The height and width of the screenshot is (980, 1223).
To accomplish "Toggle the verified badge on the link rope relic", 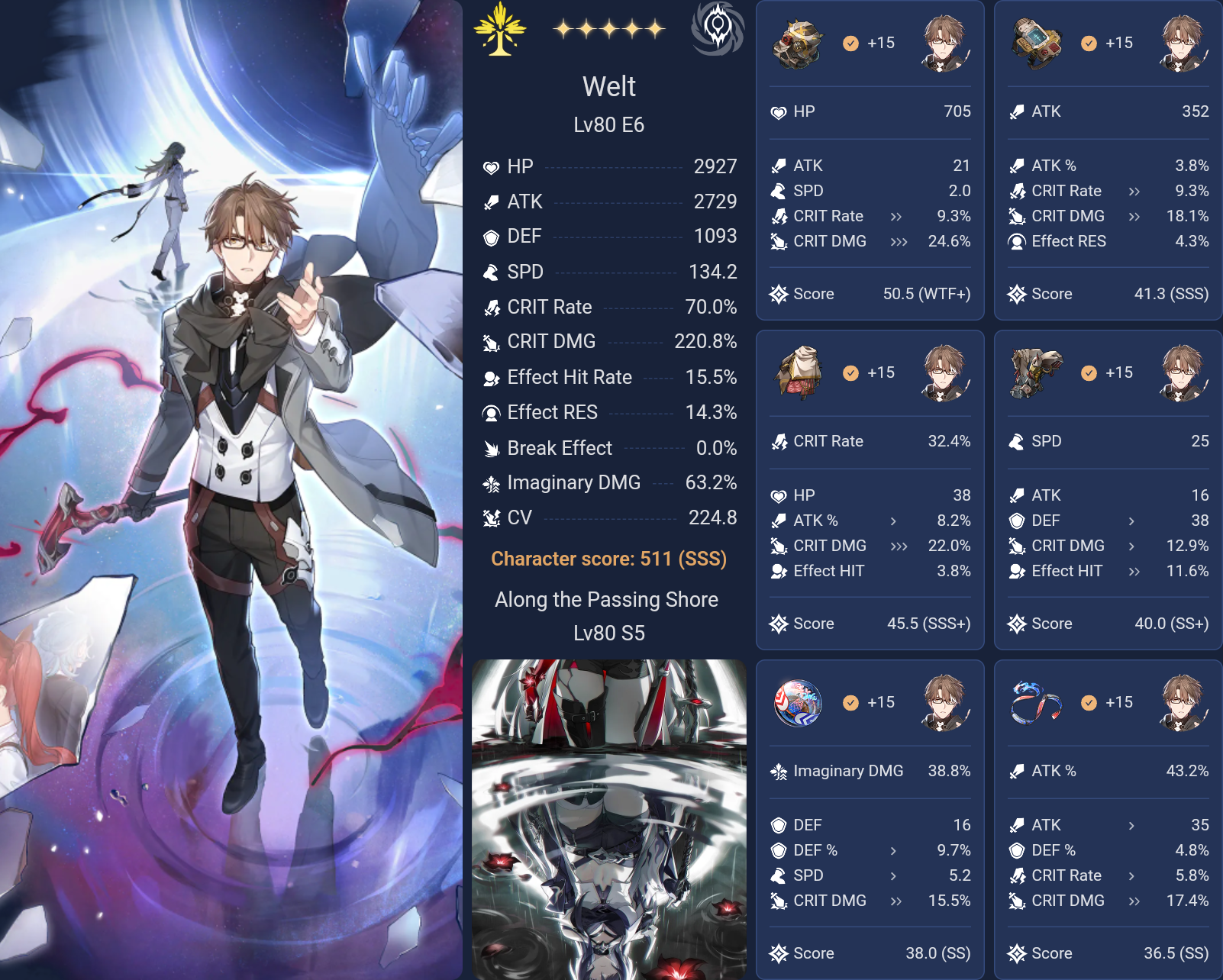I will point(1087,703).
